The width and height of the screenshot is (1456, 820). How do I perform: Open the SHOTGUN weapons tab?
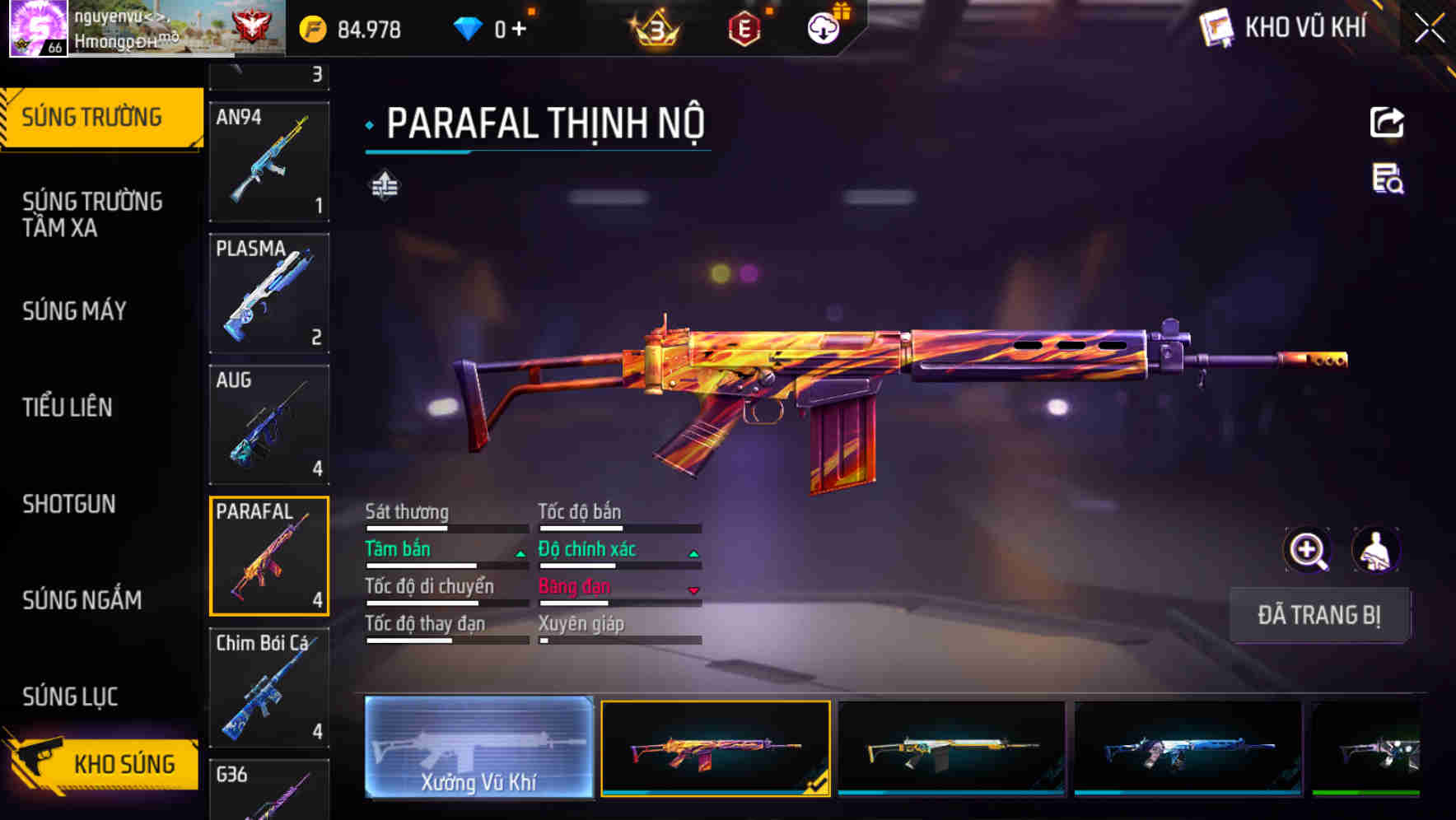(x=69, y=504)
